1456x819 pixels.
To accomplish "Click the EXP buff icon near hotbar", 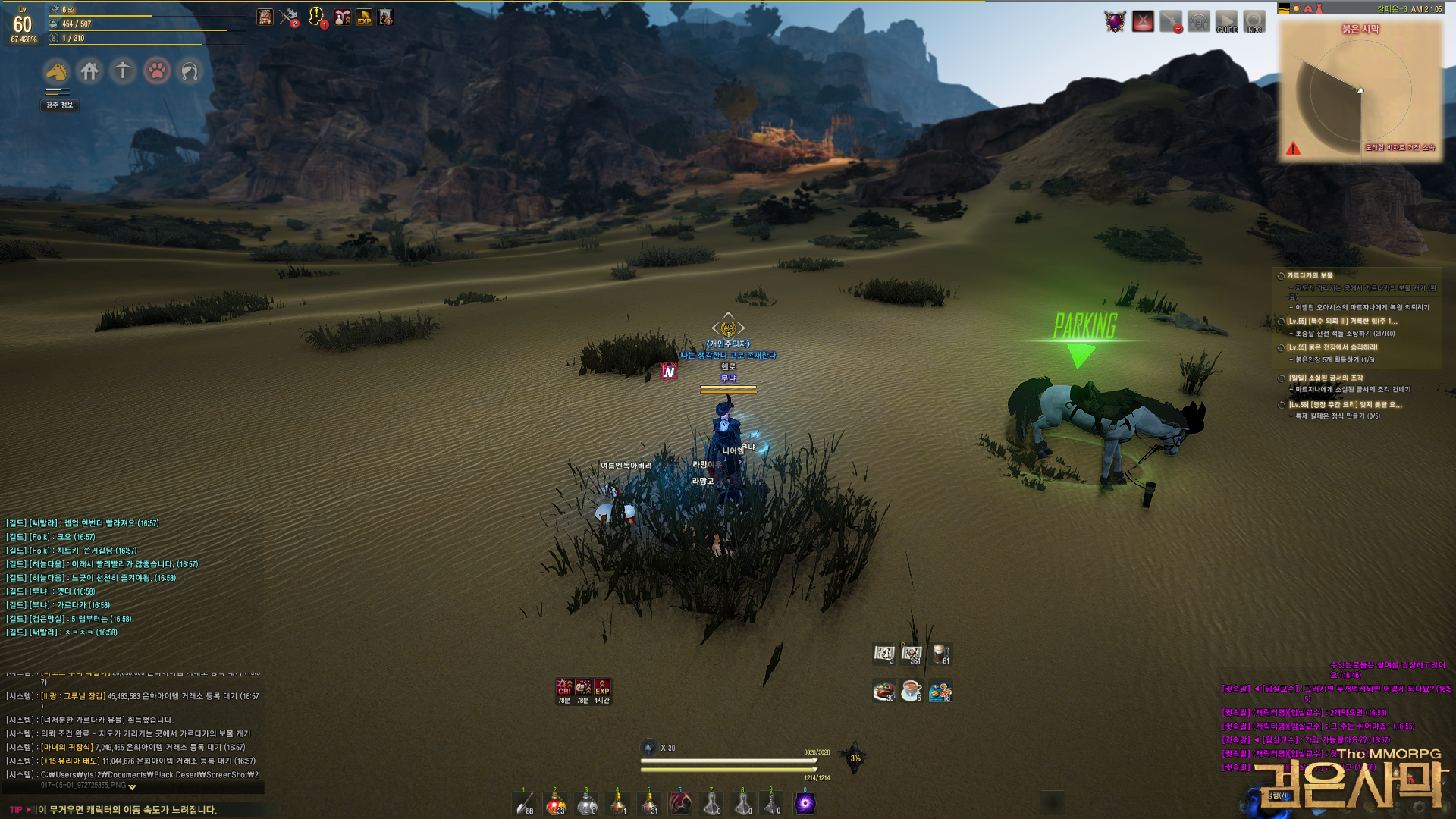I will (602, 688).
